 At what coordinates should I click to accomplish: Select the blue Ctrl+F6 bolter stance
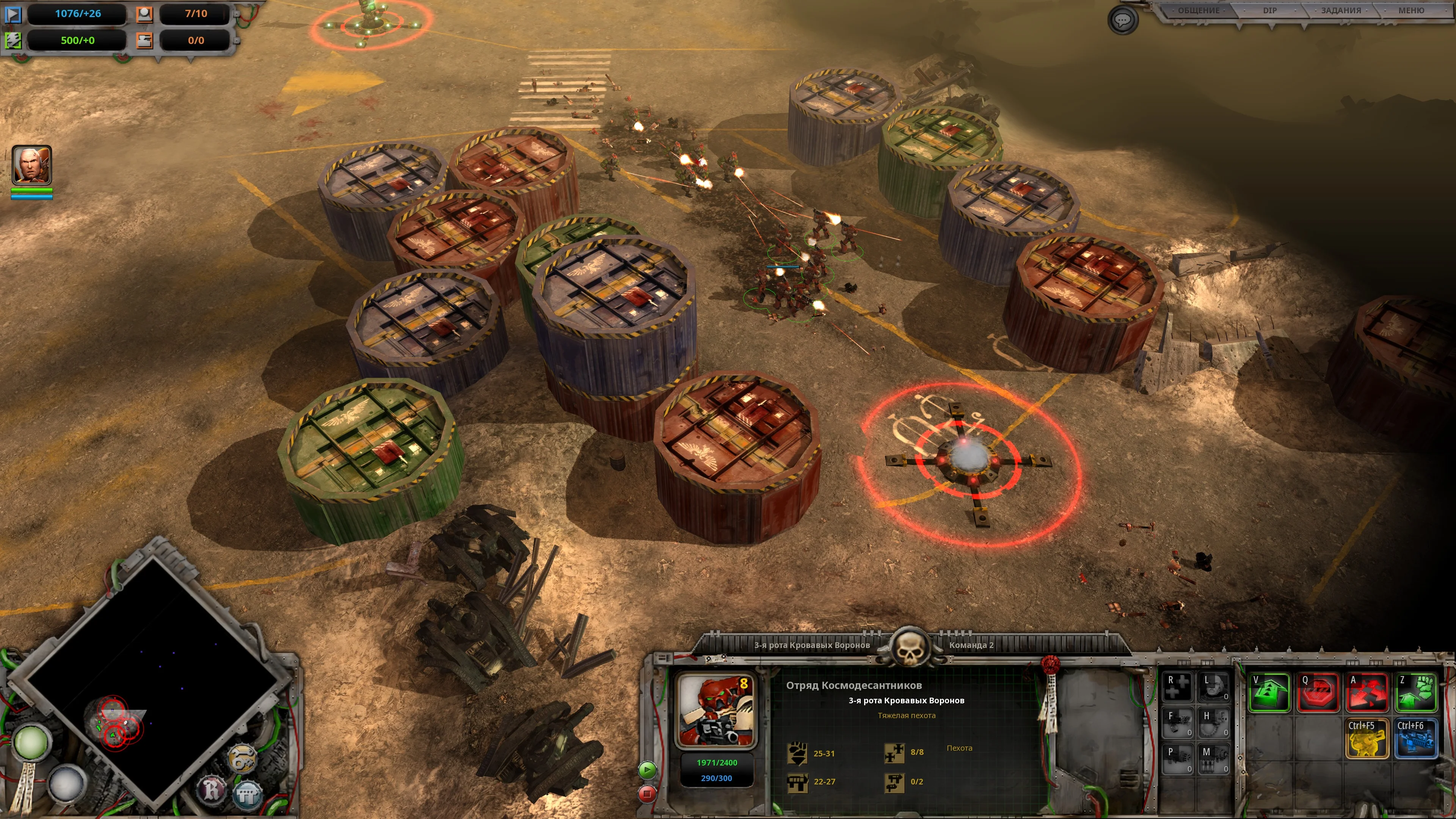1417,738
